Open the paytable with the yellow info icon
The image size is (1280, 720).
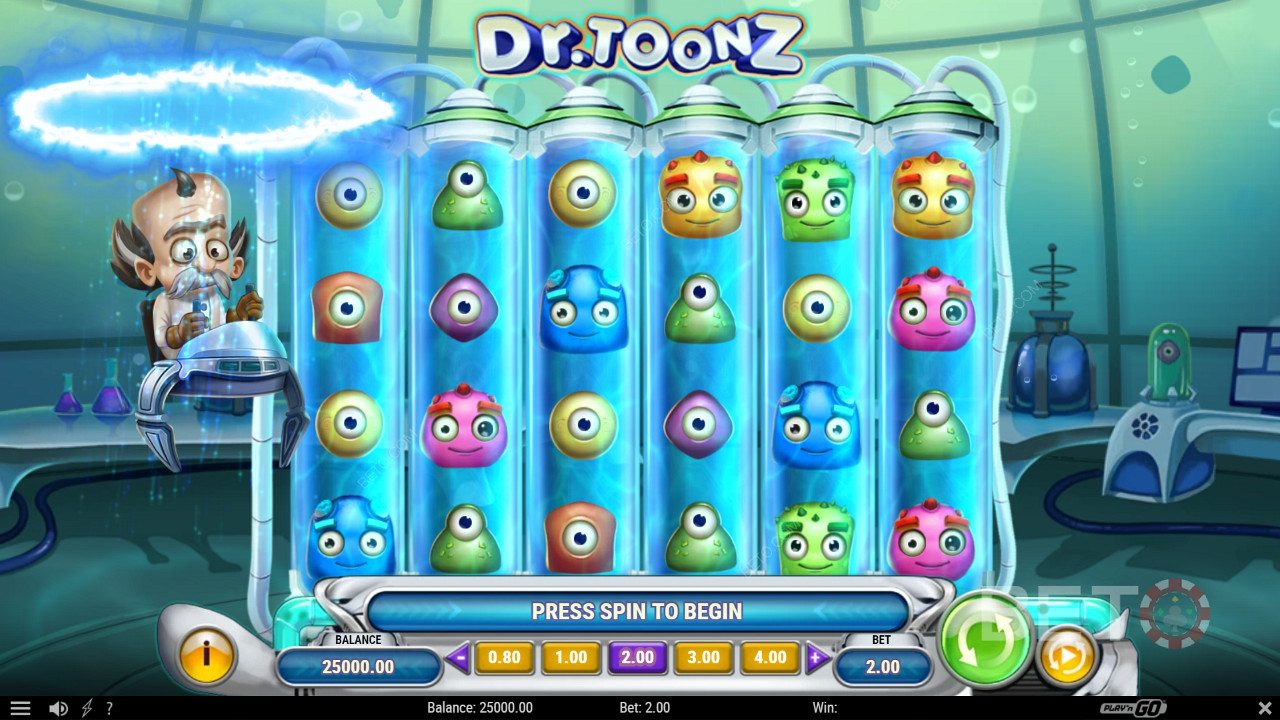coord(207,657)
